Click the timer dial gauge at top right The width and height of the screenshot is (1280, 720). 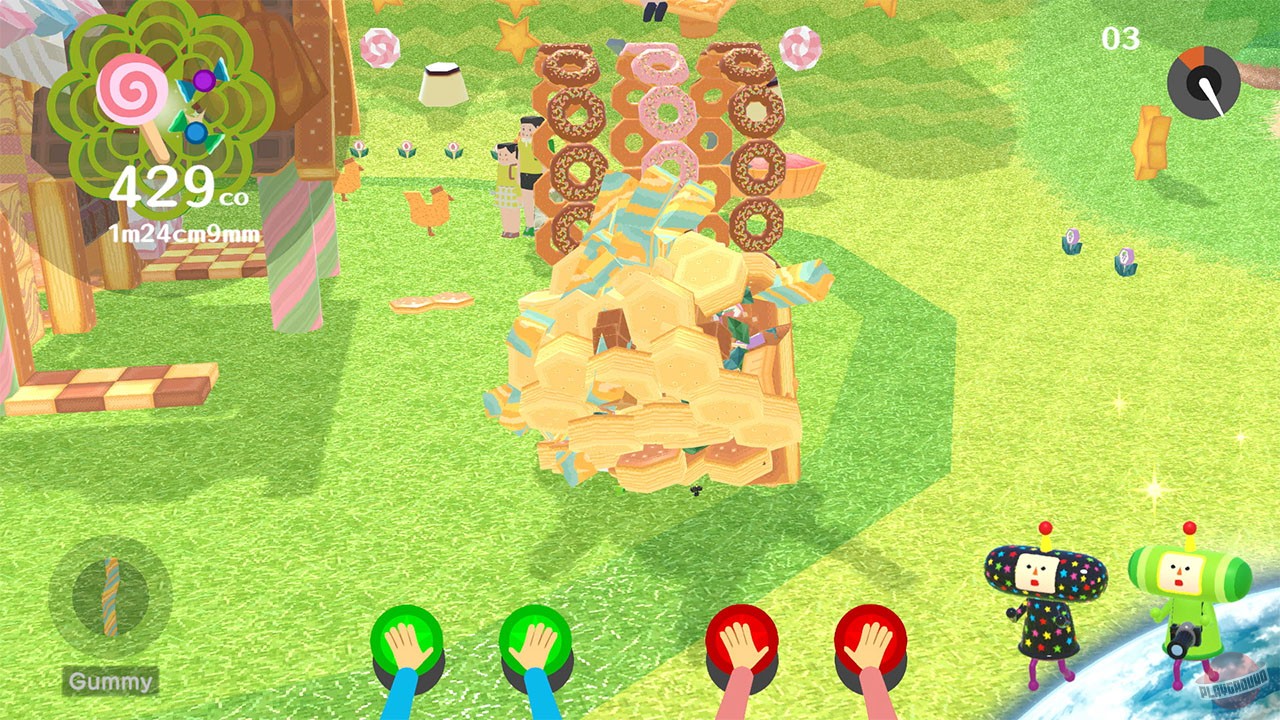click(x=1203, y=81)
